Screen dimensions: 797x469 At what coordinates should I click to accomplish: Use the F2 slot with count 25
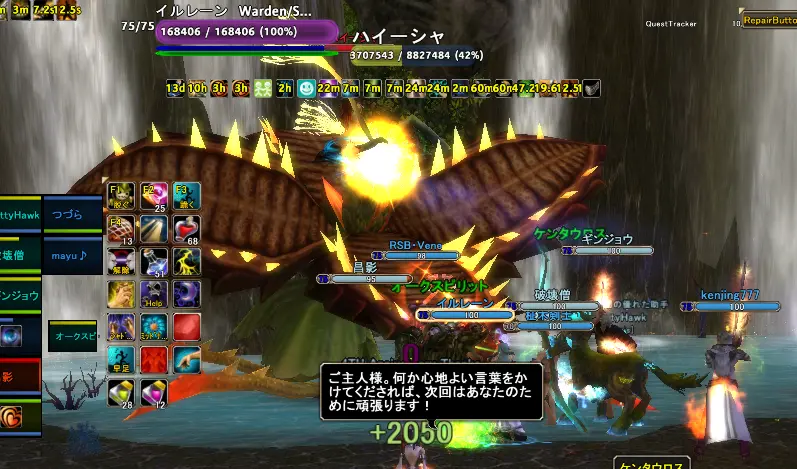pos(153,195)
